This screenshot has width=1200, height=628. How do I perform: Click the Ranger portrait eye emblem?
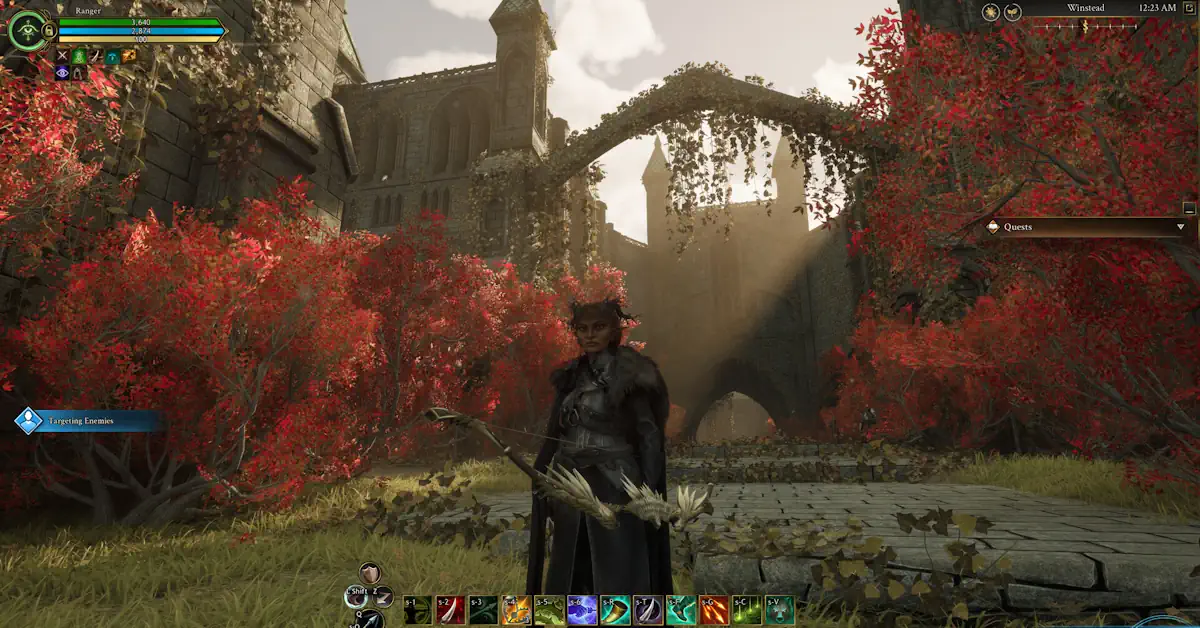pyautogui.click(x=27, y=30)
